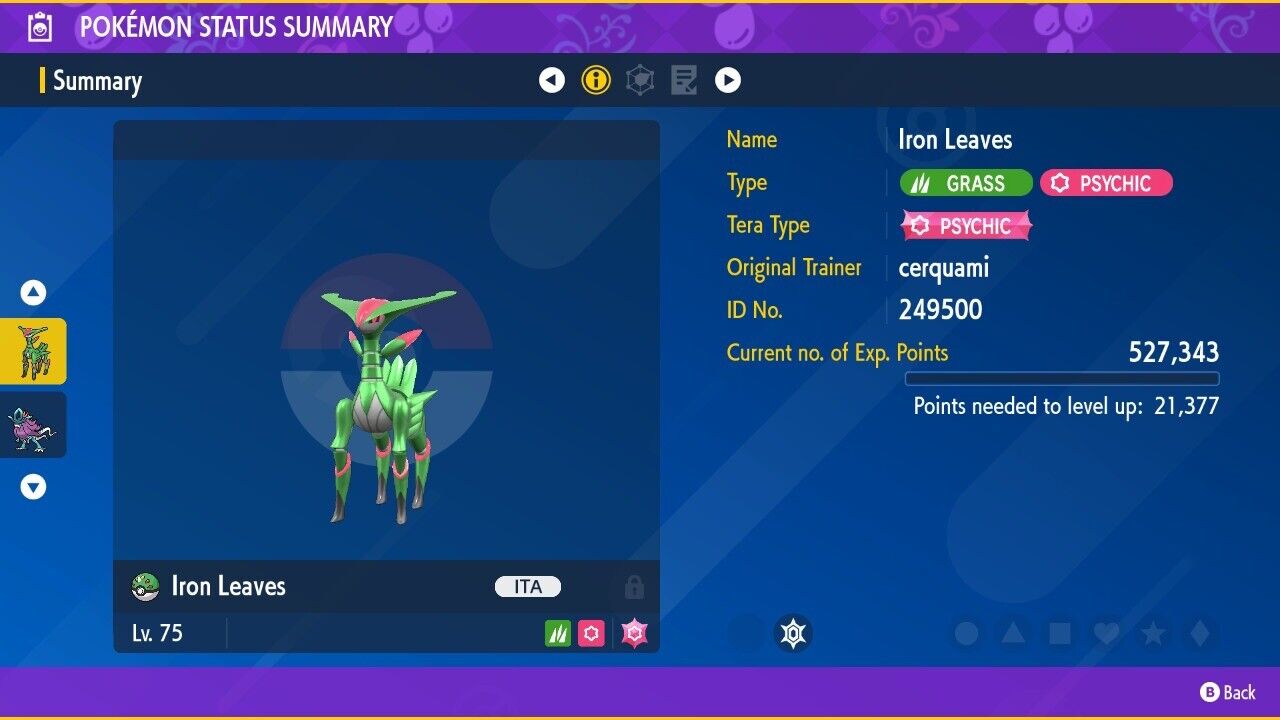The image size is (1280, 720).
Task: Toggle the star marking
Action: [x=1152, y=633]
